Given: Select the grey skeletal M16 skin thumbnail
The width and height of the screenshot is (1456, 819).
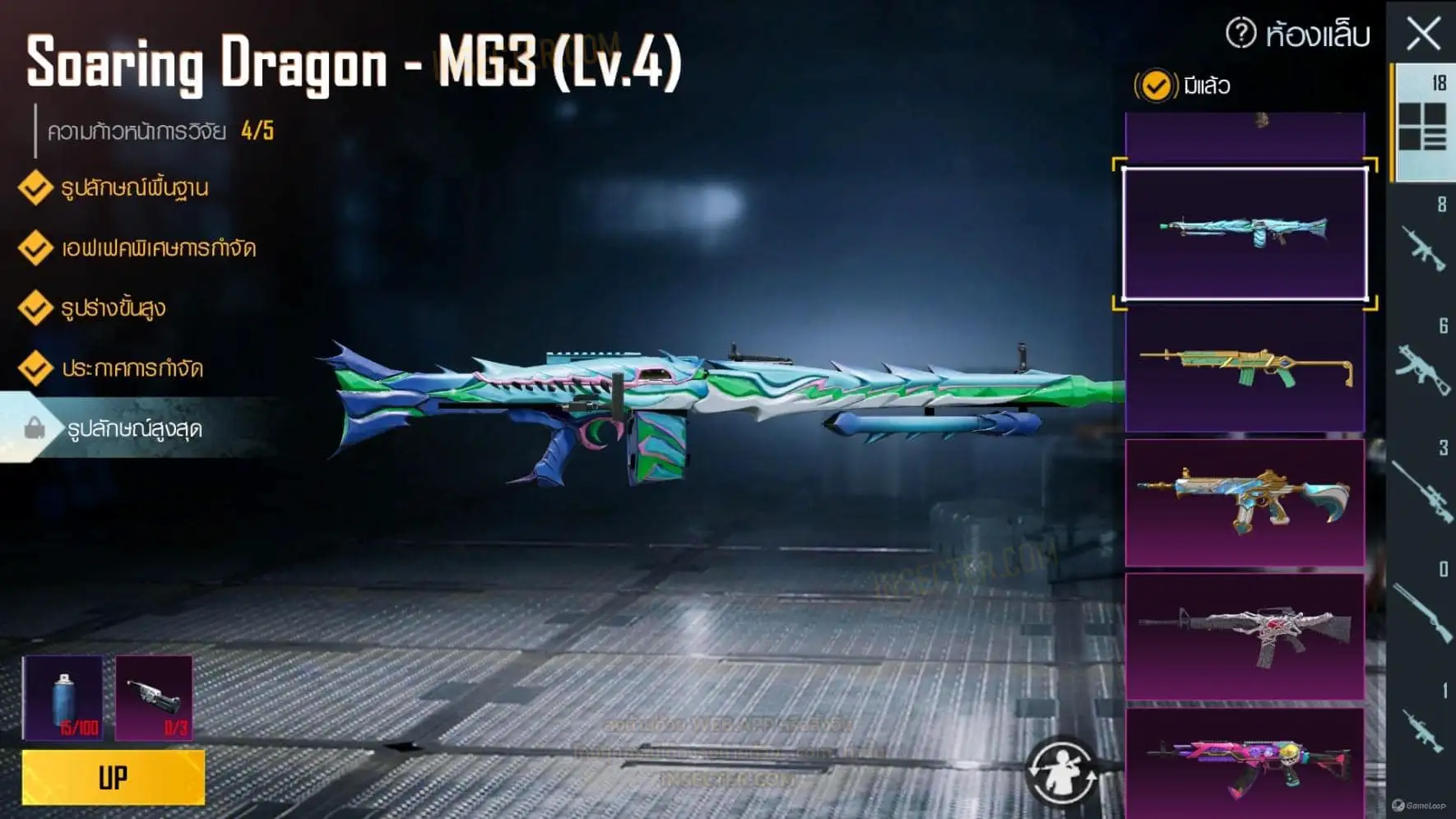Looking at the screenshot, I should 1245,636.
